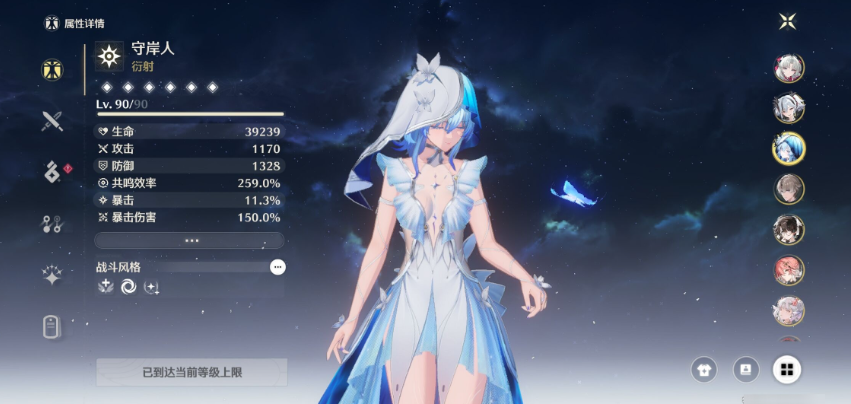This screenshot has height=404, width=851.
Task: Choose the pink-haired character portrait
Action: (x=788, y=270)
